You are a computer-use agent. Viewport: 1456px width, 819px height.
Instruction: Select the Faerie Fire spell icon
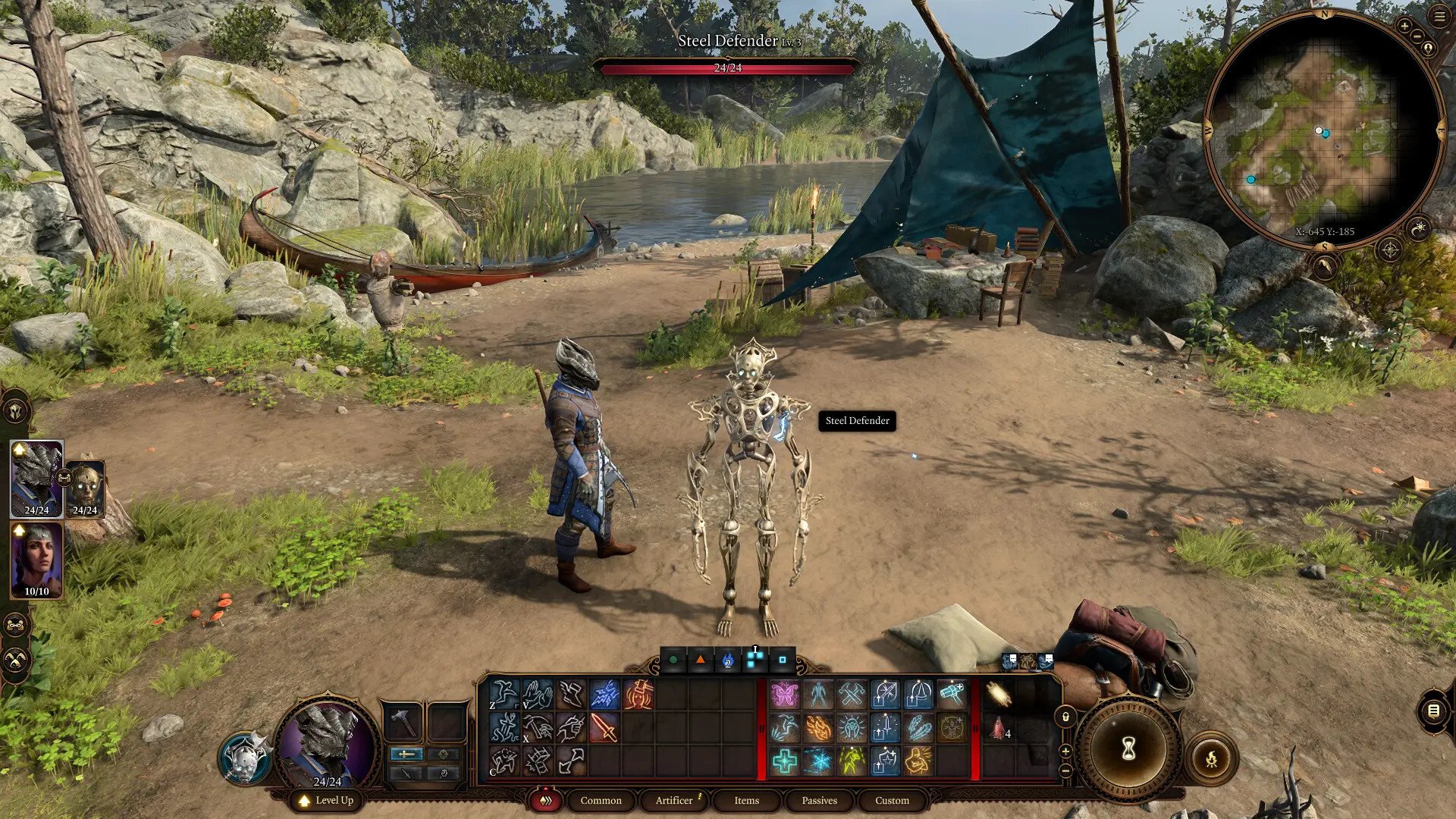783,695
